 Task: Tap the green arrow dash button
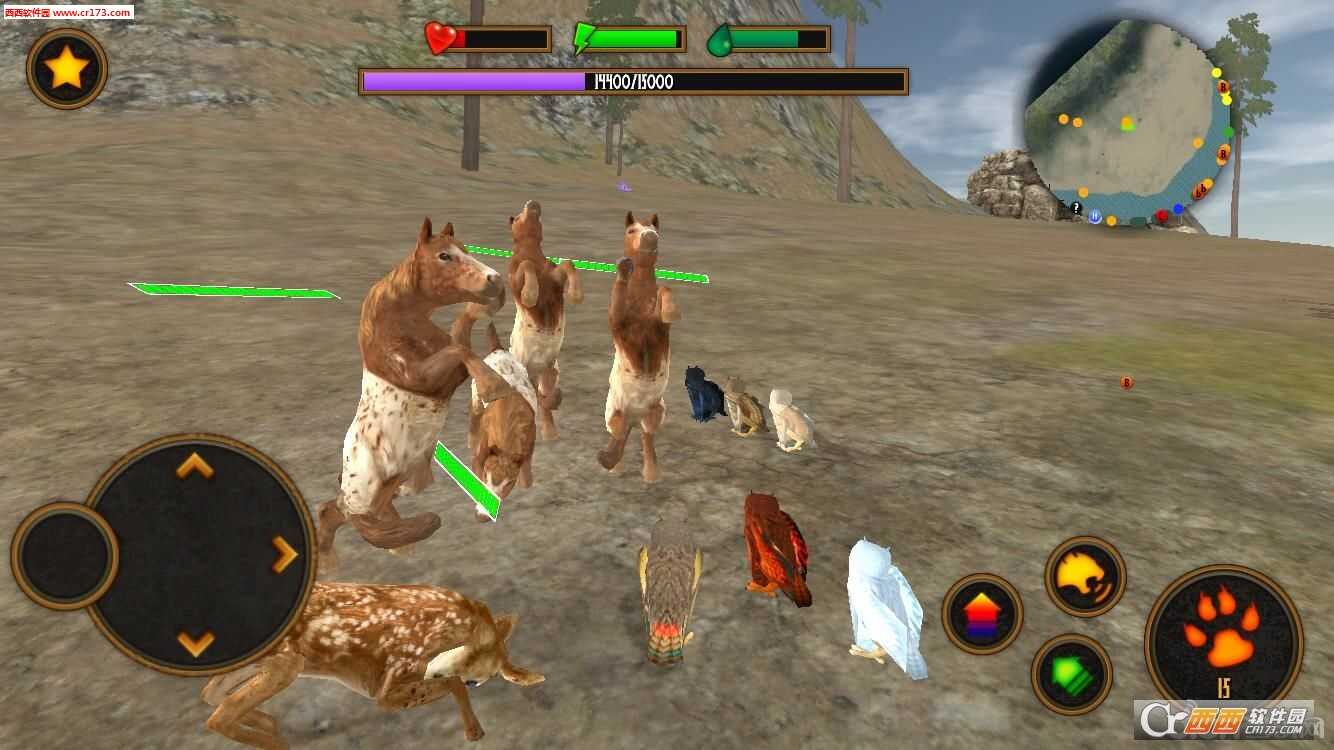(1072, 674)
